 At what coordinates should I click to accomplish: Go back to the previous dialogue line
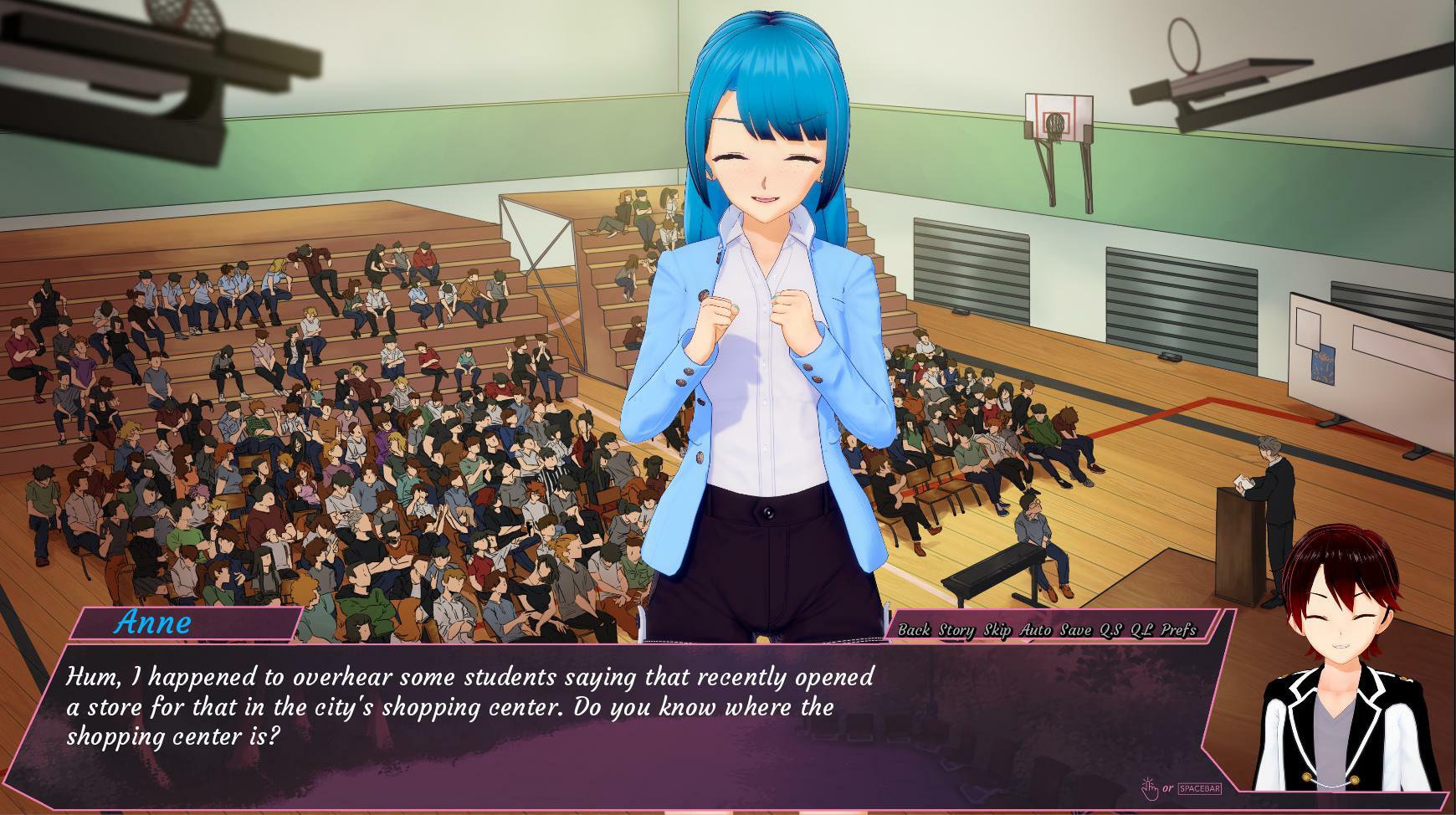[914, 630]
